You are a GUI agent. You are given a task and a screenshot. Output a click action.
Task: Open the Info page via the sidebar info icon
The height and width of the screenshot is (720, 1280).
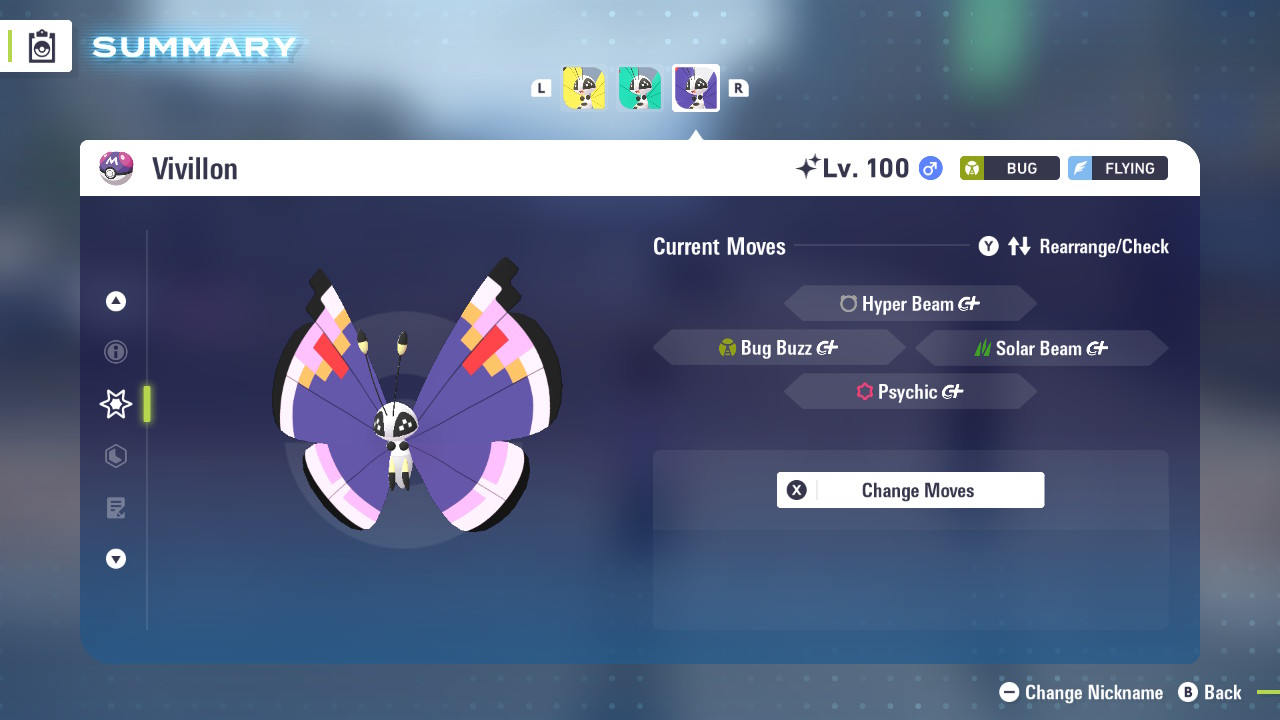(115, 352)
